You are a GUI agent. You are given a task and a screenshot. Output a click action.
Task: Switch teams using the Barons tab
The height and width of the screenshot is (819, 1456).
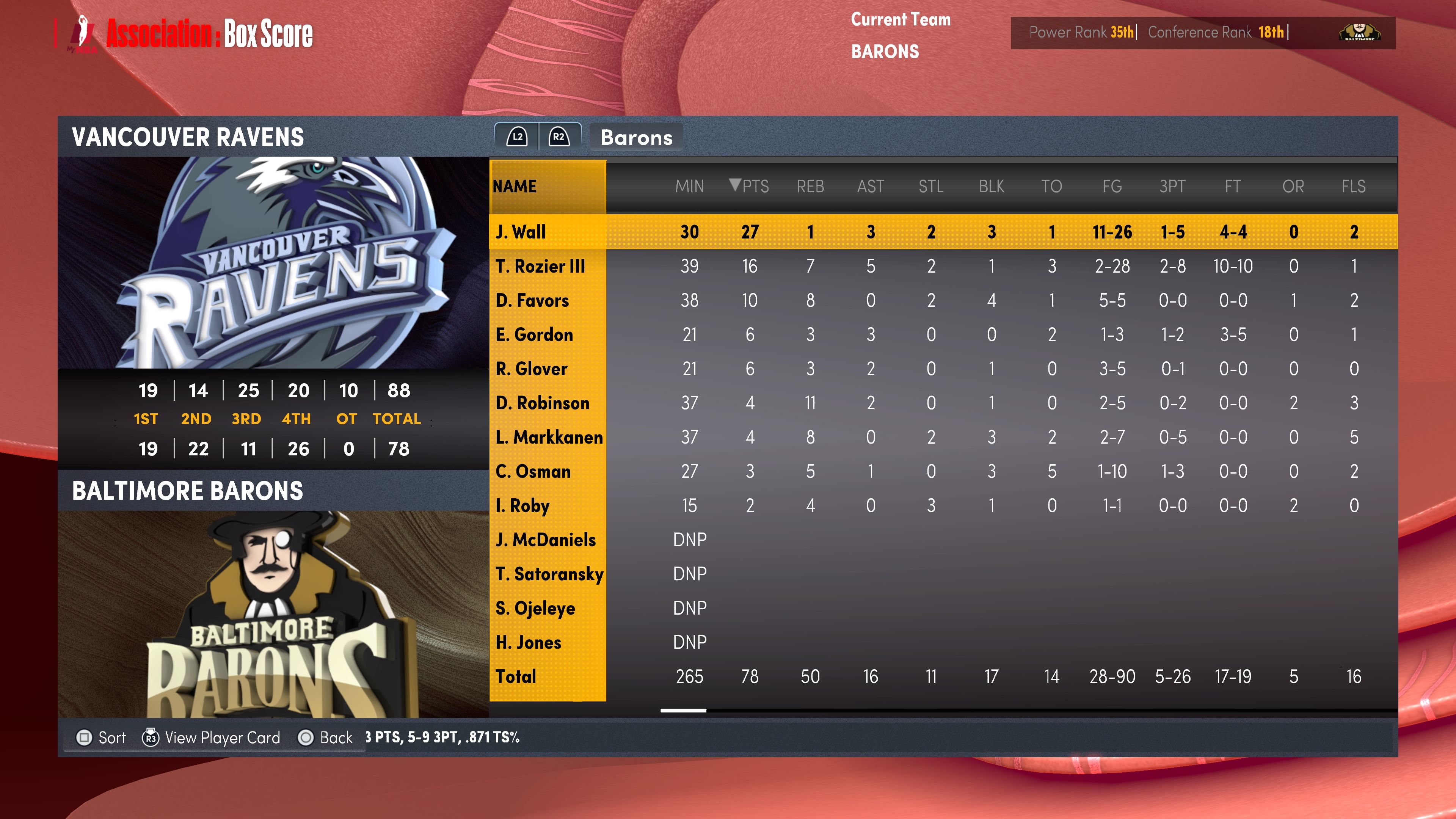point(636,137)
